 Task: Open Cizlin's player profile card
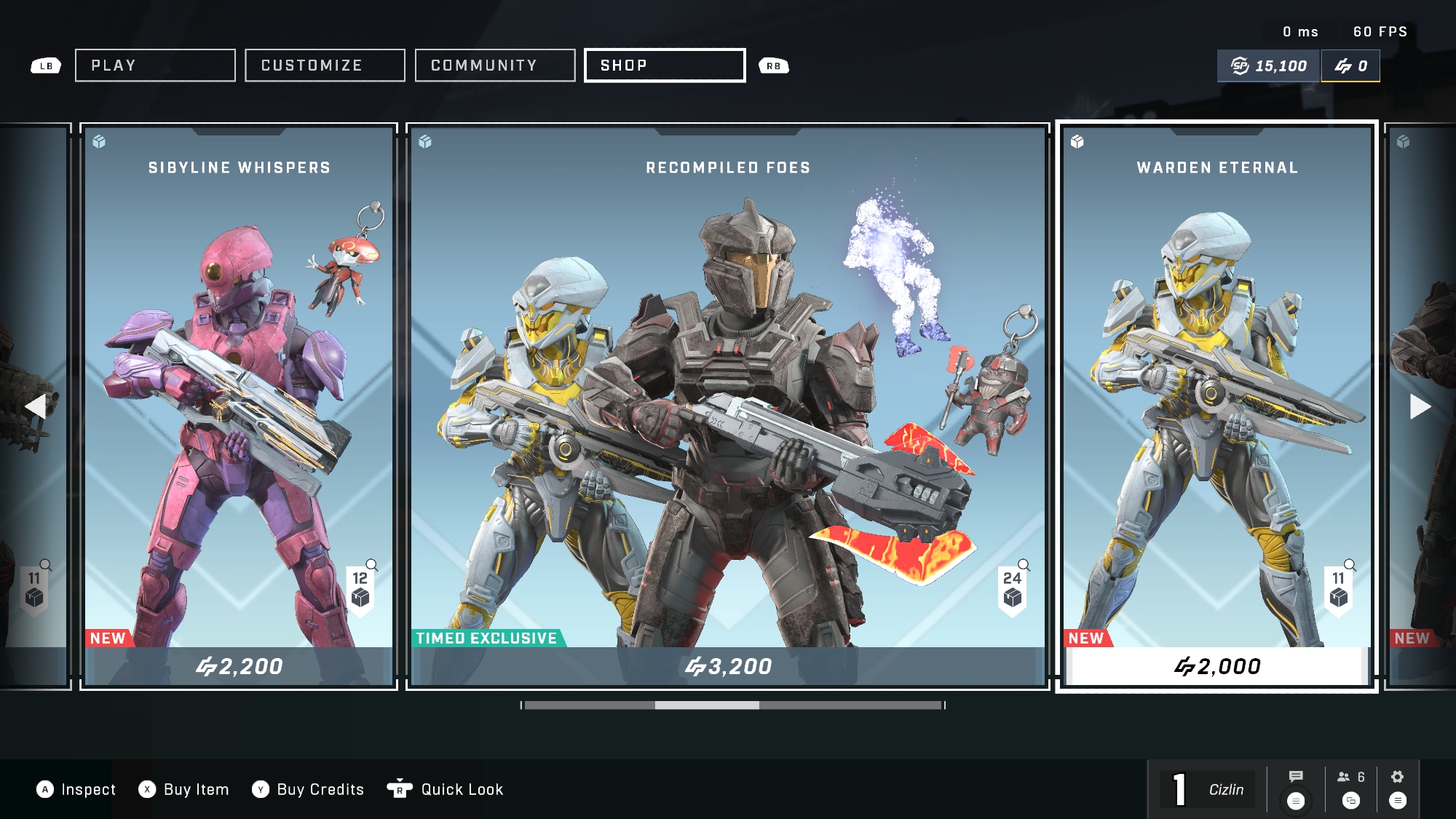[x=1208, y=790]
